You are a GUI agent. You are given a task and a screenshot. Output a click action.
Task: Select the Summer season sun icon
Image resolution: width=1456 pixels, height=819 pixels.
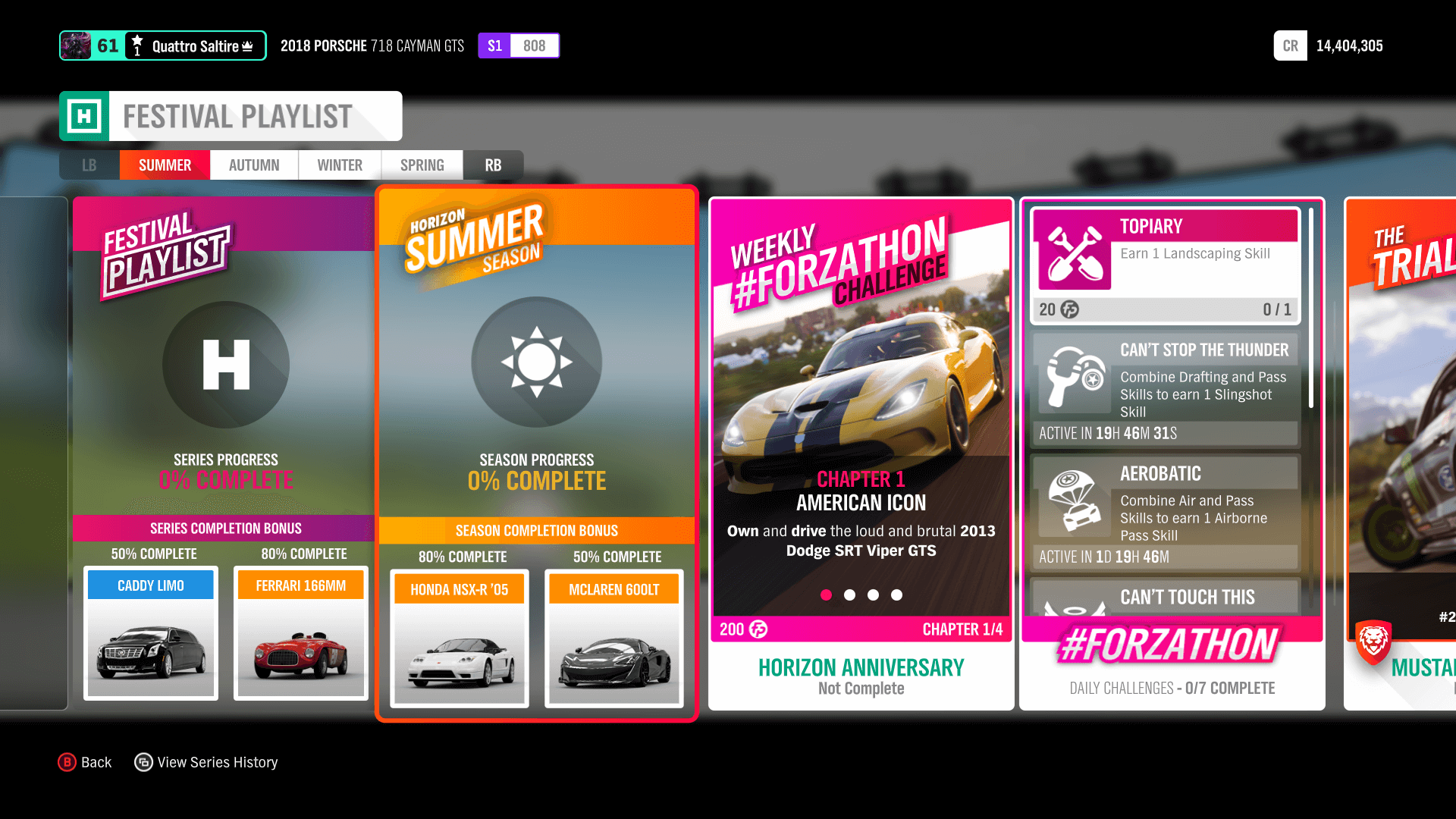(536, 362)
